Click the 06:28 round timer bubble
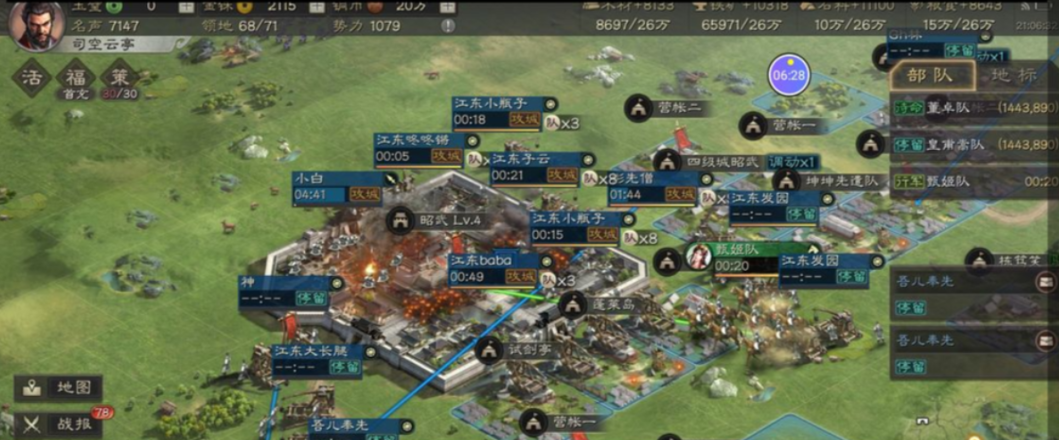 pos(788,75)
